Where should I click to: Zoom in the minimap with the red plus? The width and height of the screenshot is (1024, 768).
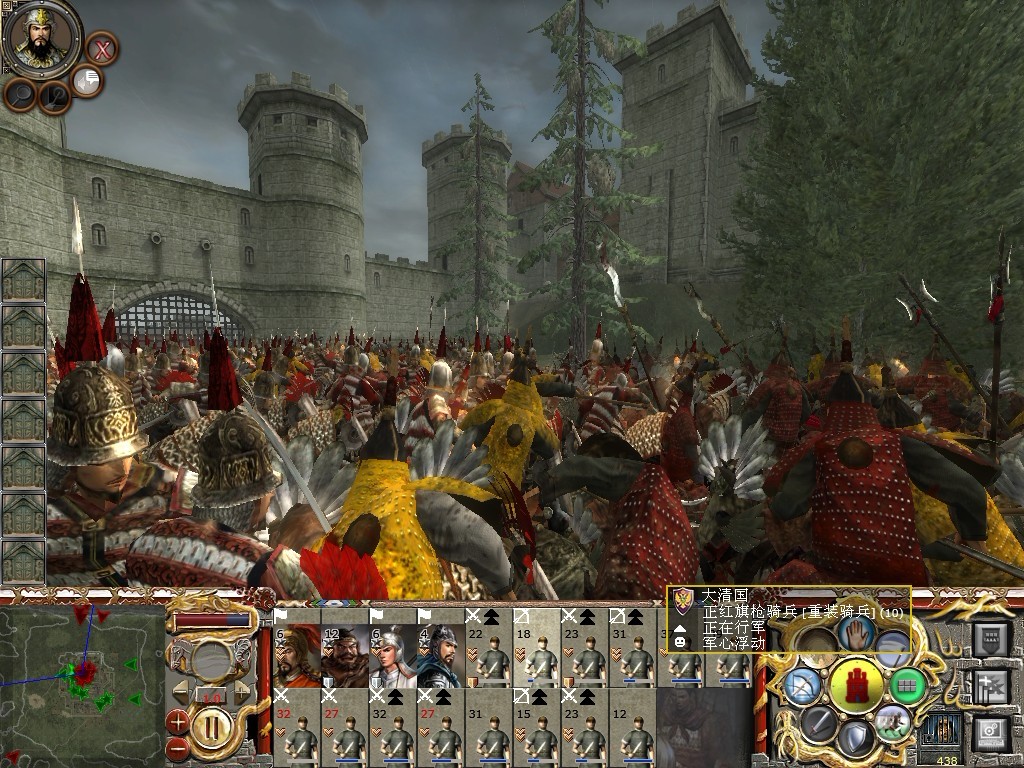coord(178,719)
